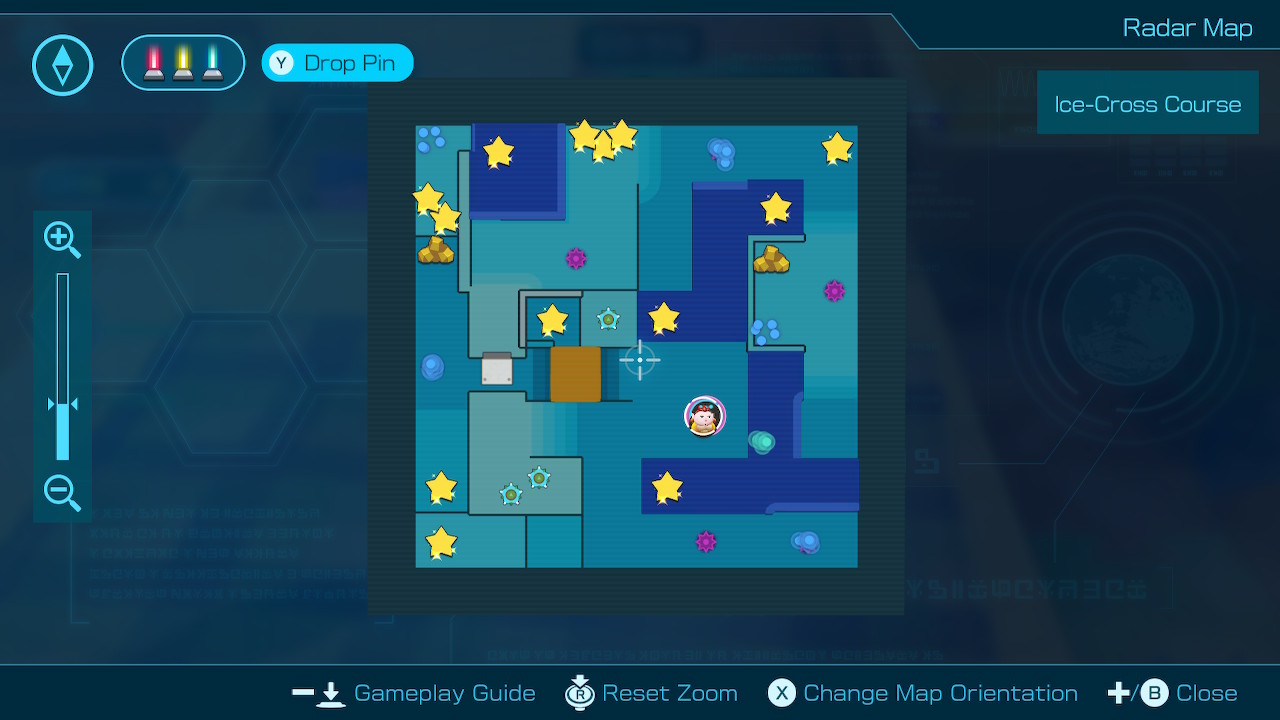Click the onion beacons indicator
Viewport: 1280px width, 720px height.
[x=183, y=63]
